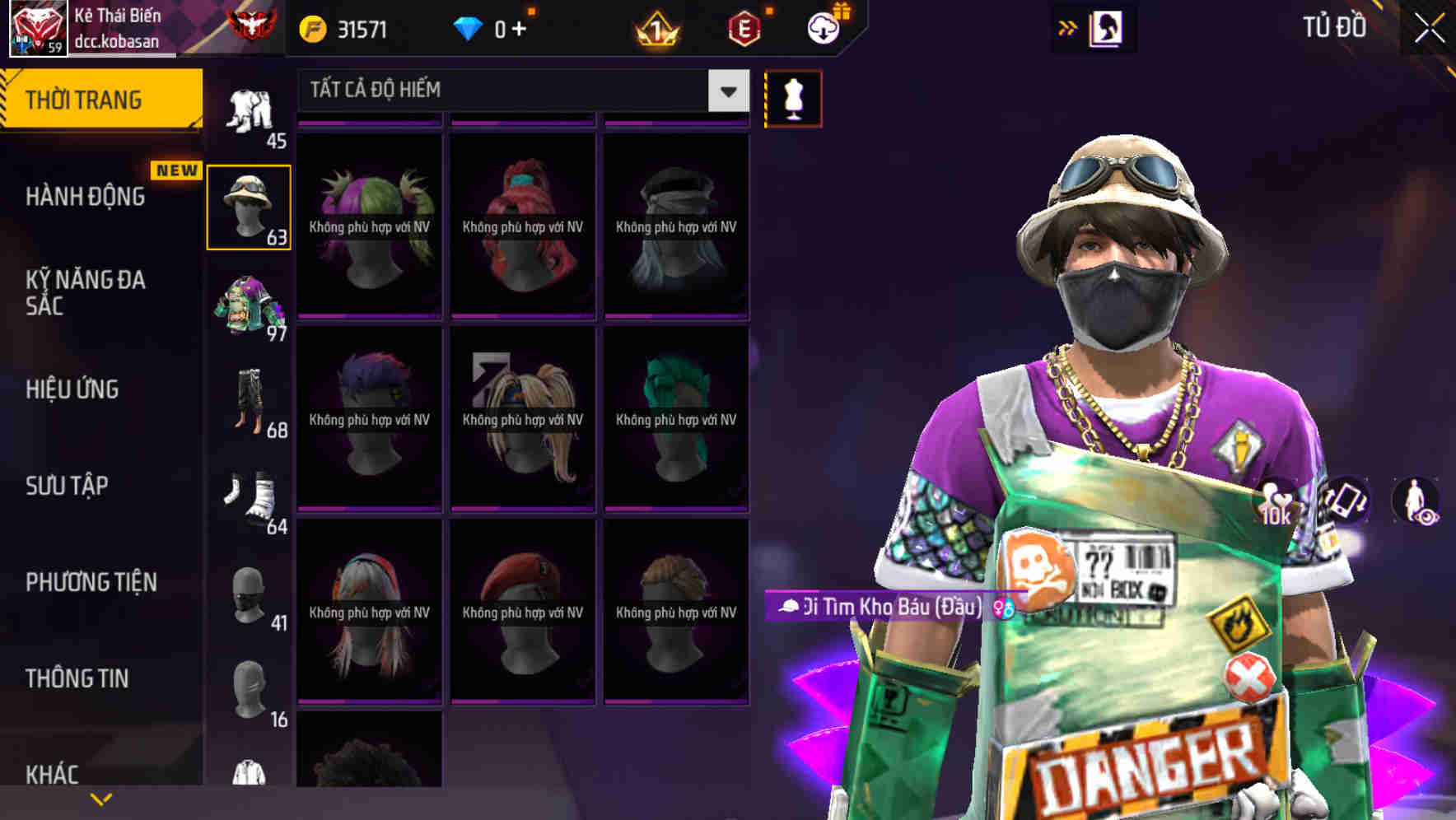
Task: Collapse the panel using the double-arrow chevrons
Action: (1066, 26)
